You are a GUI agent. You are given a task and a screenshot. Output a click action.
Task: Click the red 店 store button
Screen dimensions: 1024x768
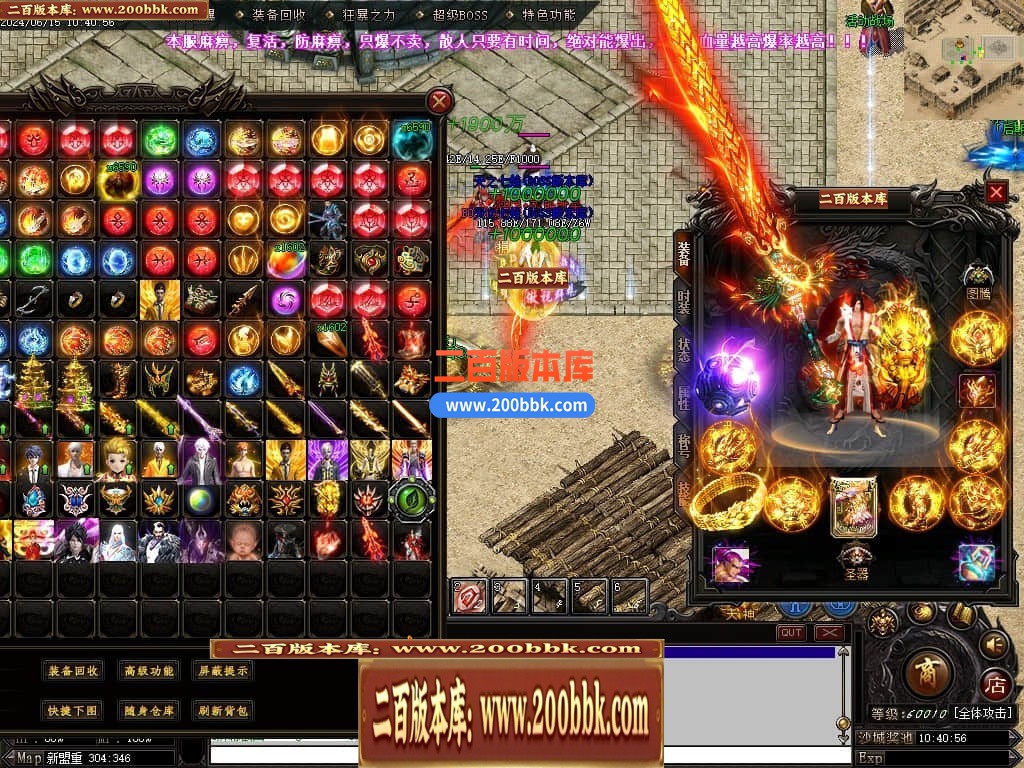click(995, 686)
